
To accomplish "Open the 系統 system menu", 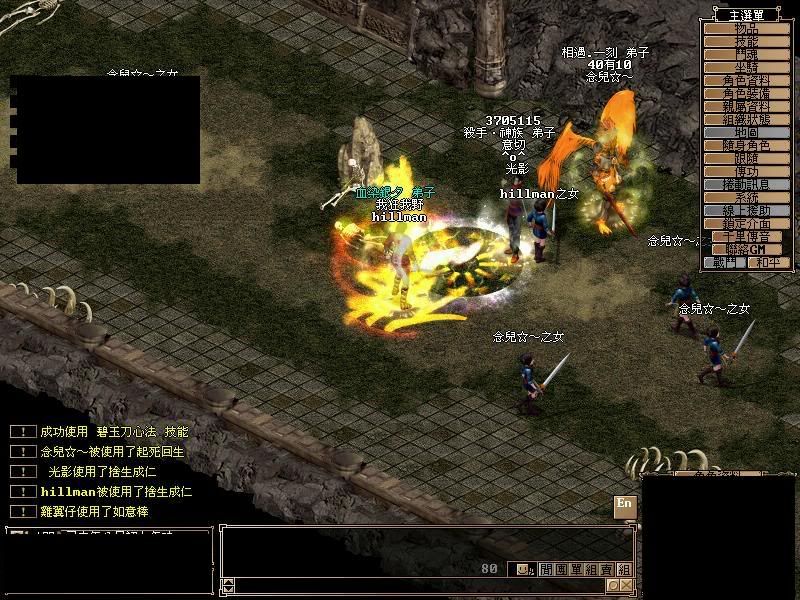I will (x=746, y=198).
